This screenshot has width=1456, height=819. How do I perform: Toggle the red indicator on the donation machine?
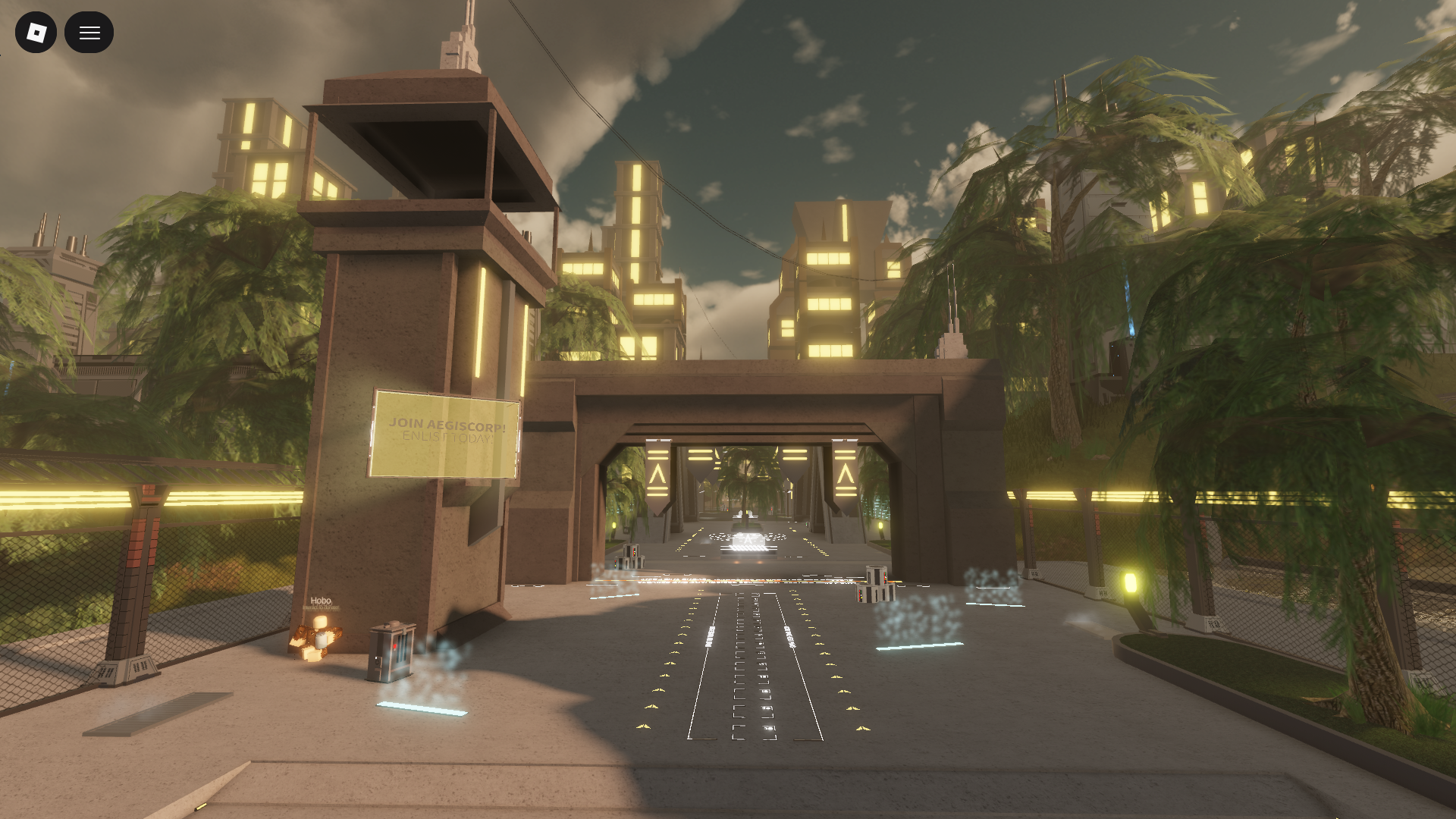[x=395, y=645]
